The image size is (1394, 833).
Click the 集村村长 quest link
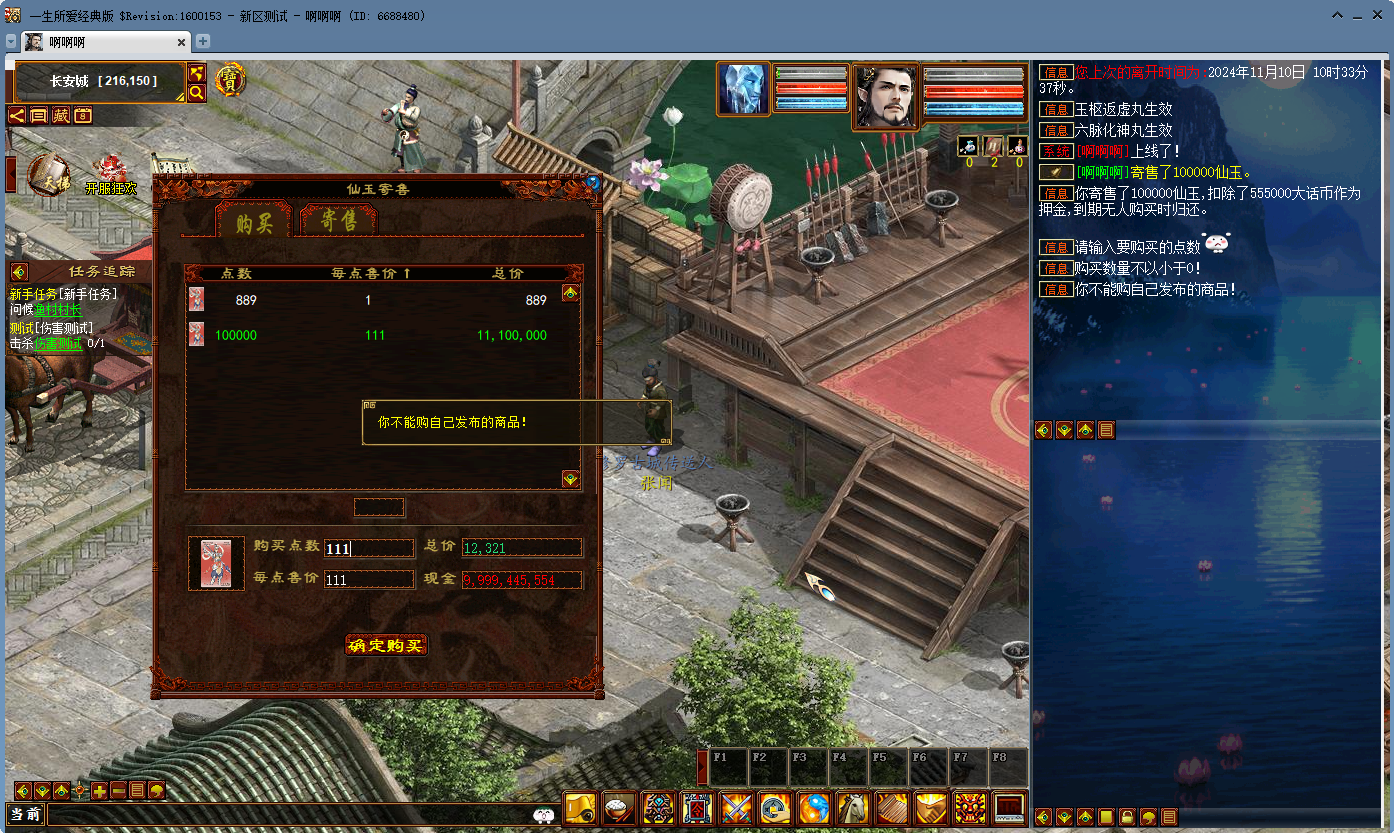point(59,310)
